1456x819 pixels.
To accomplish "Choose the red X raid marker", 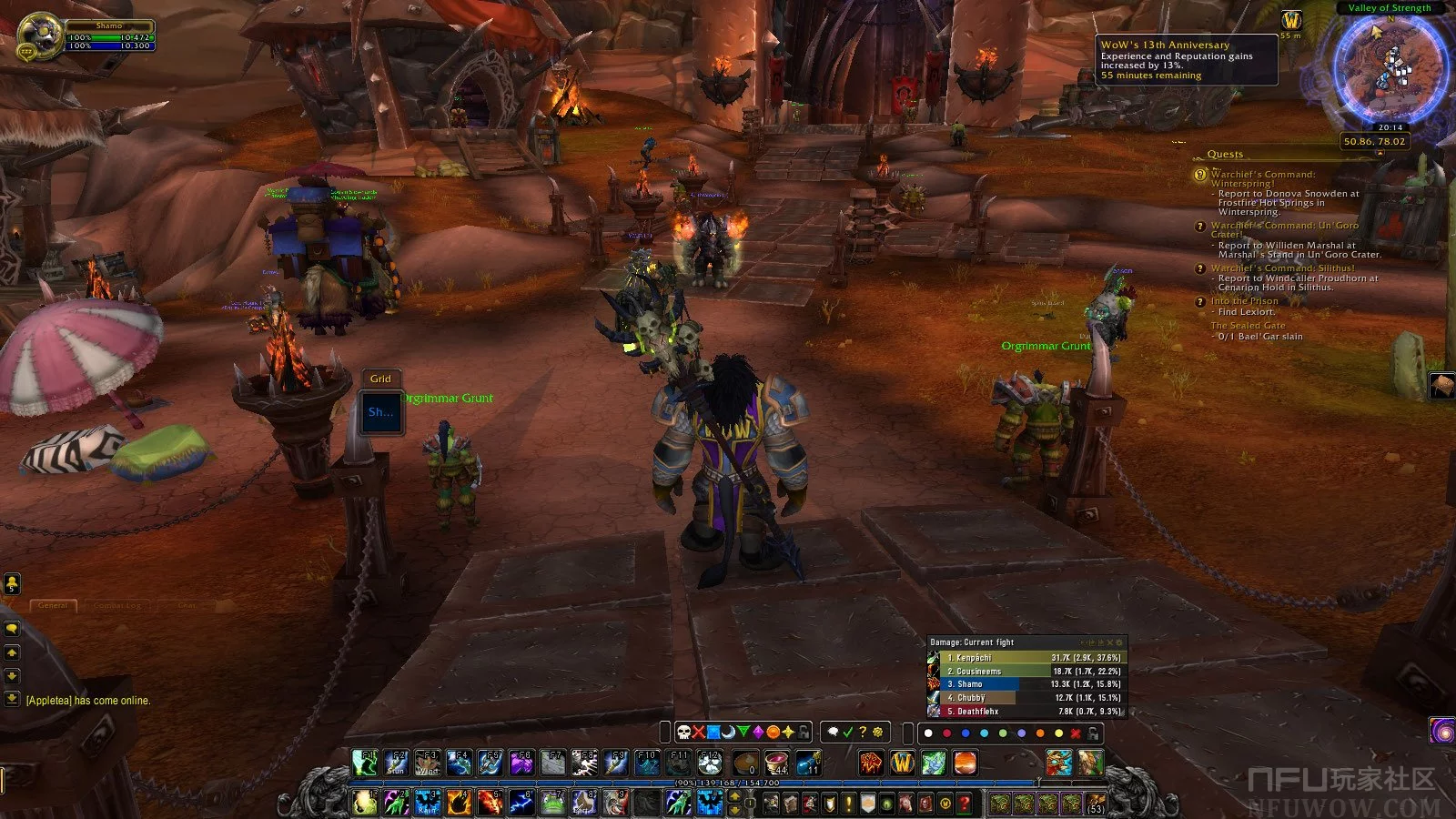I will pos(699,733).
